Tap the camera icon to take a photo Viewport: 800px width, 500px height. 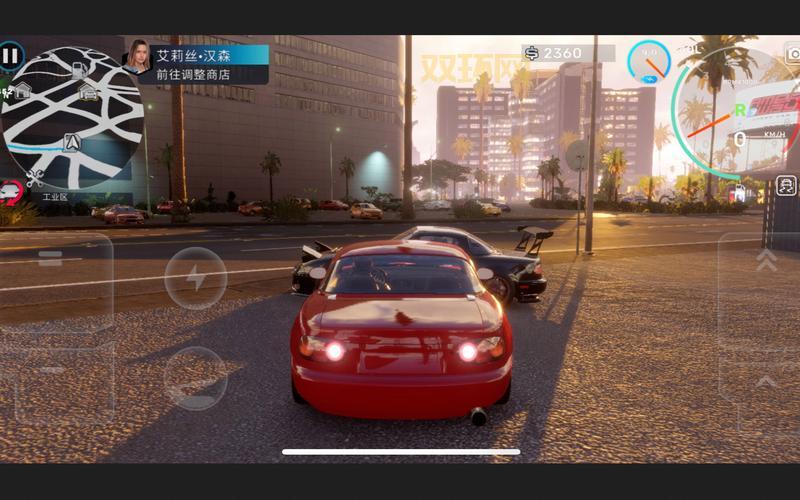tap(793, 54)
